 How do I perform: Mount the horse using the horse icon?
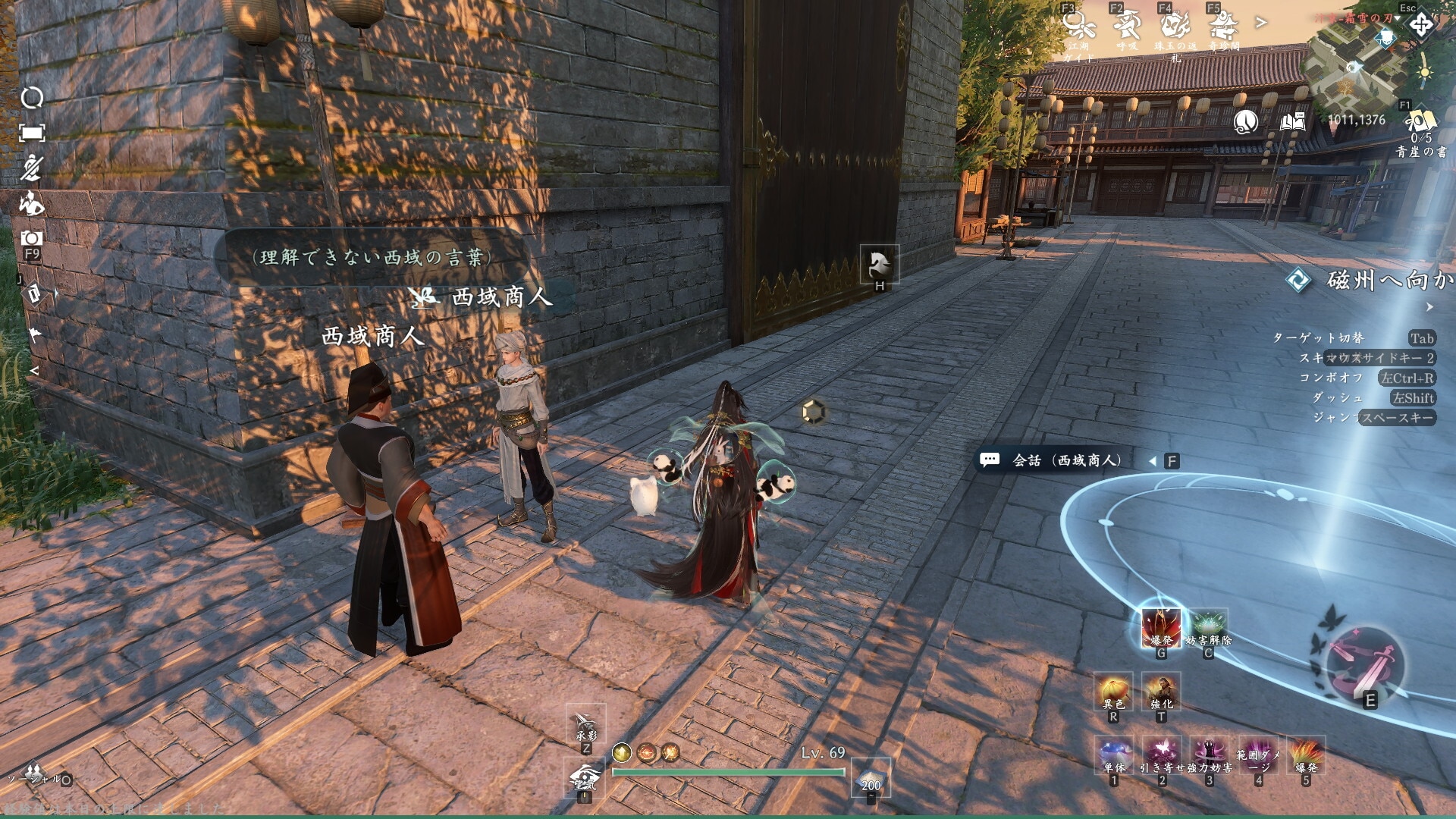[x=880, y=265]
